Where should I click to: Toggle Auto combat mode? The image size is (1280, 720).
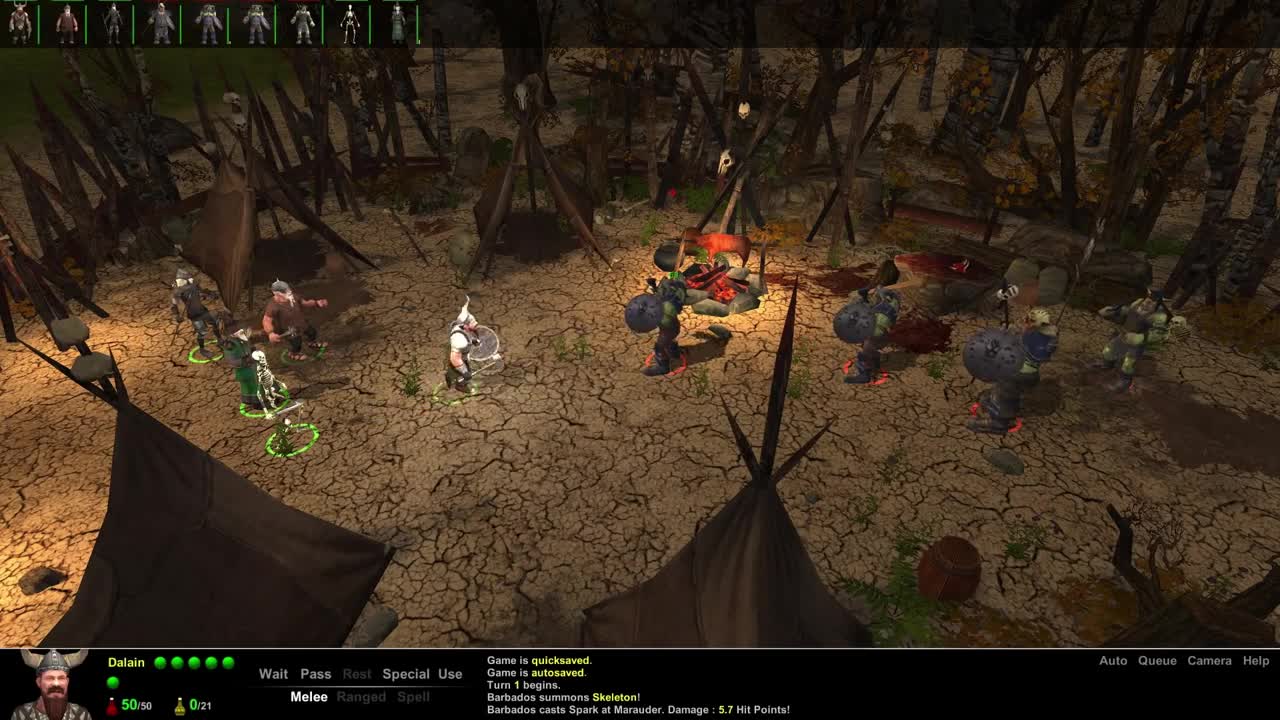(x=1113, y=661)
